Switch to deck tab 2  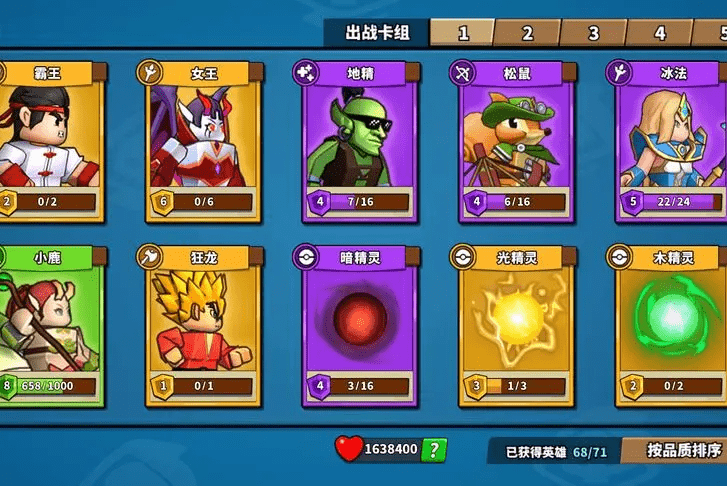(527, 33)
